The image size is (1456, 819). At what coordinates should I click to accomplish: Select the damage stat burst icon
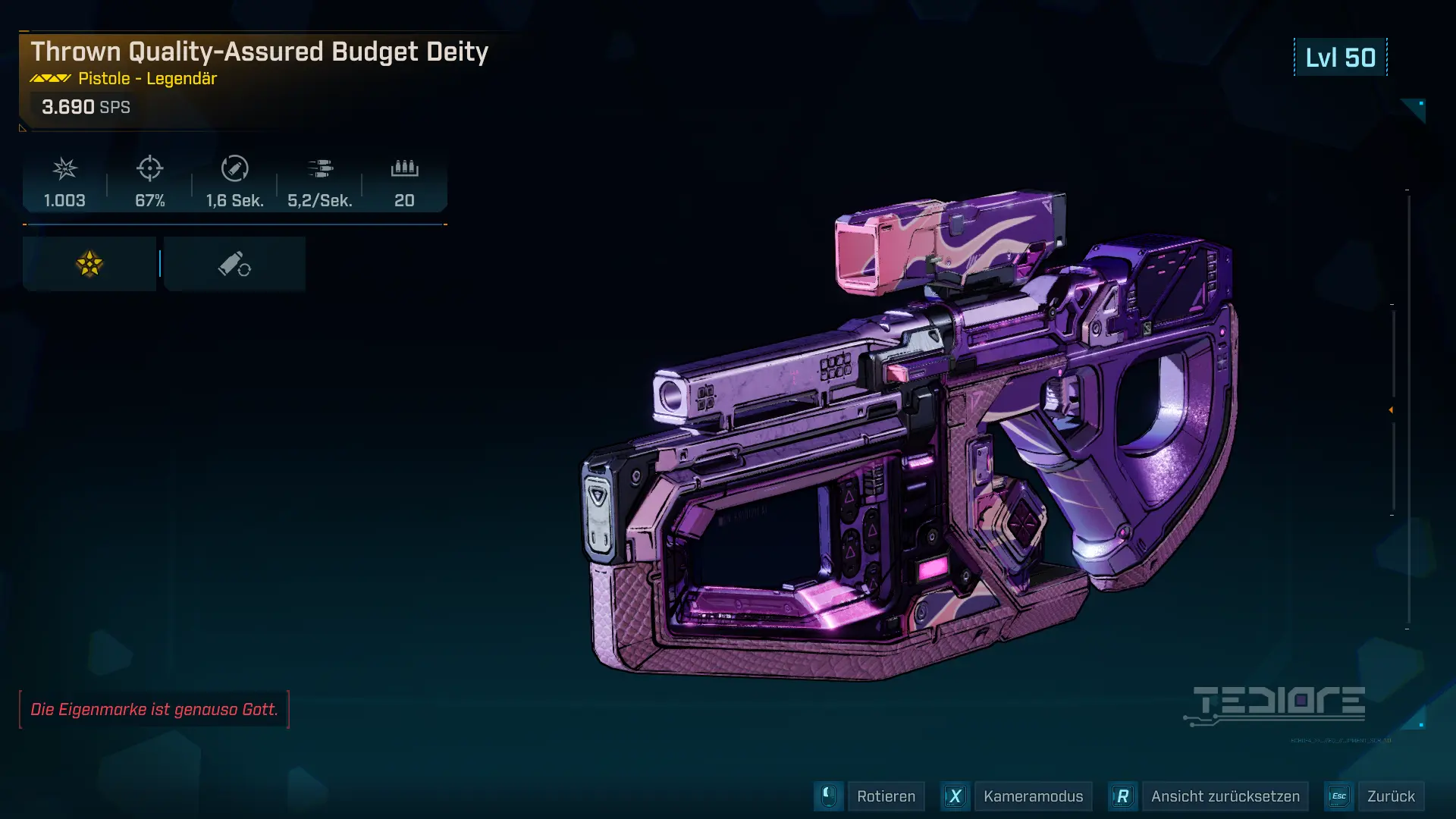pos(64,169)
